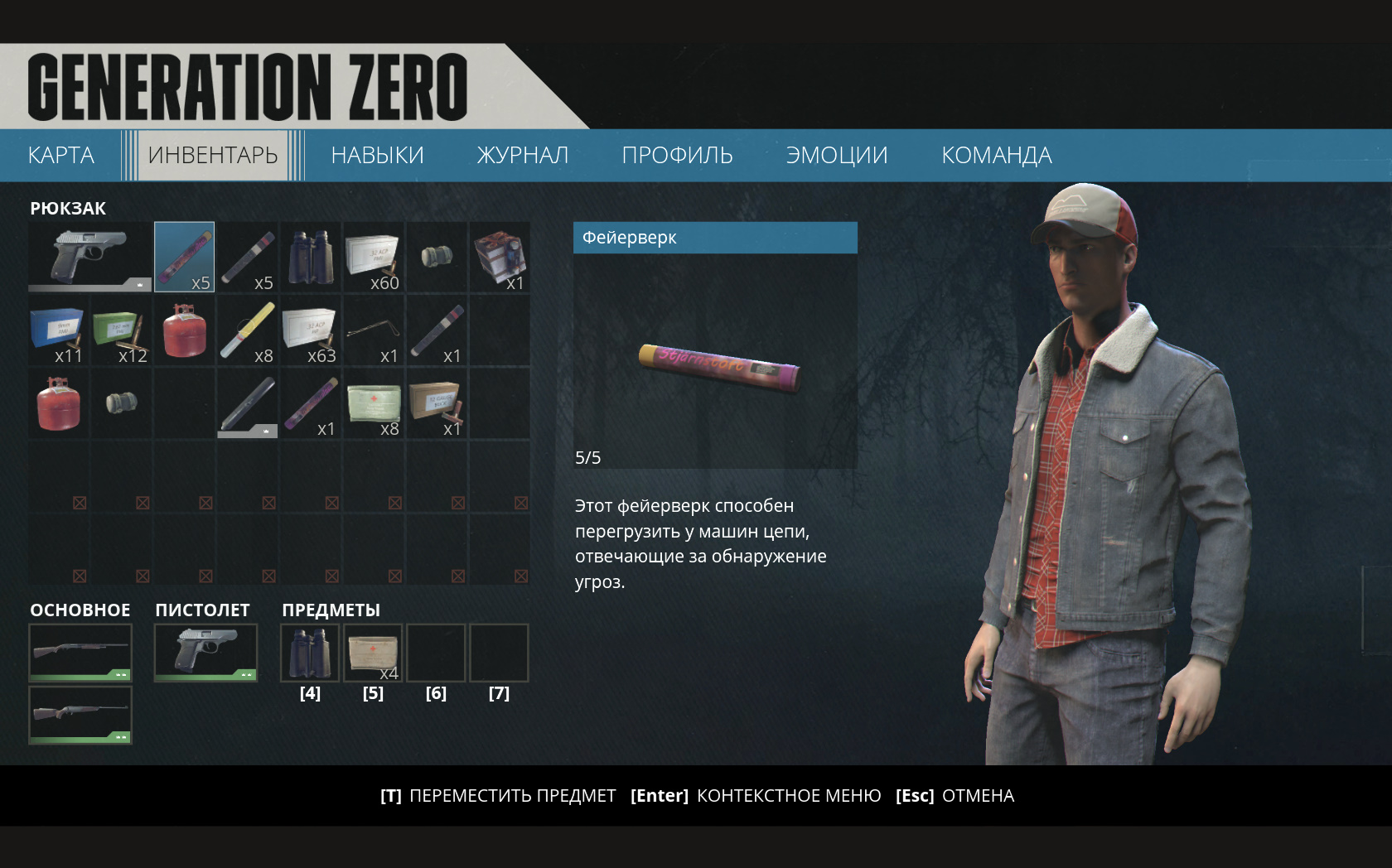
Task: Show the Эмоции tab
Action: coord(836,155)
